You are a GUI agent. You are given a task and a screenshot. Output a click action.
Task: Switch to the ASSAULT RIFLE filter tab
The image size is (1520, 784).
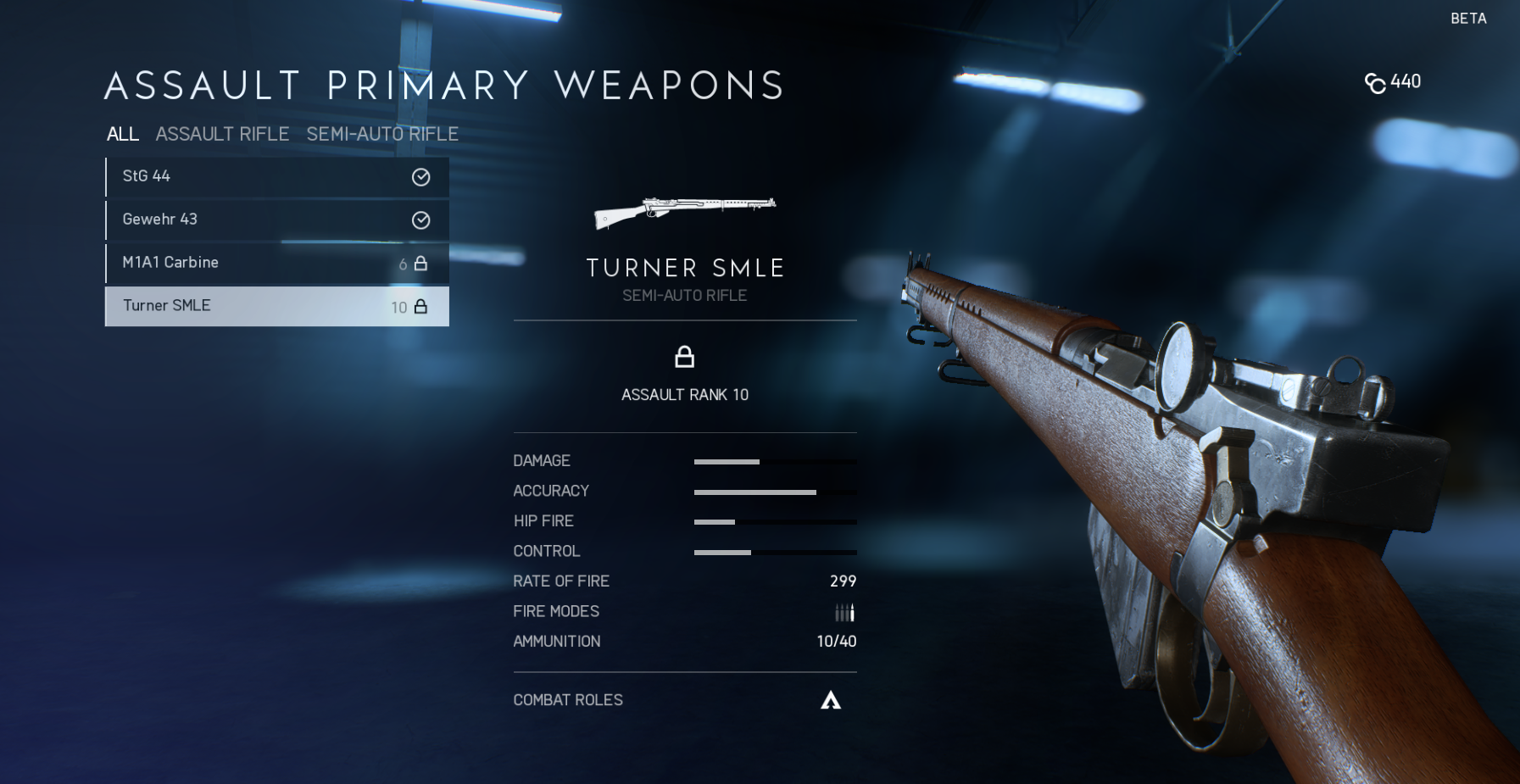pos(222,134)
